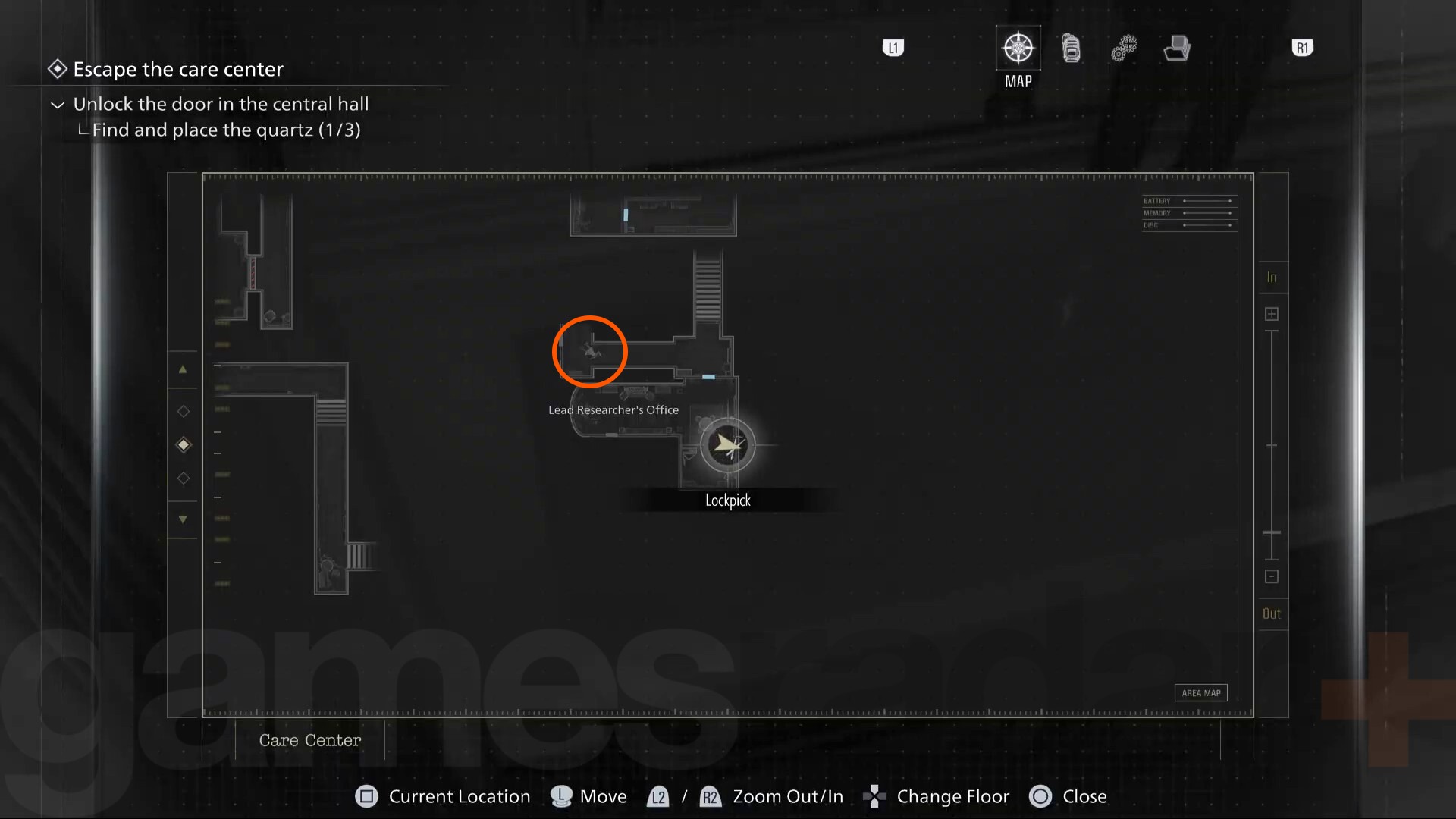Click the circled Lead Researcher's Office marker
Viewport: 1456px width, 819px height.
(589, 351)
